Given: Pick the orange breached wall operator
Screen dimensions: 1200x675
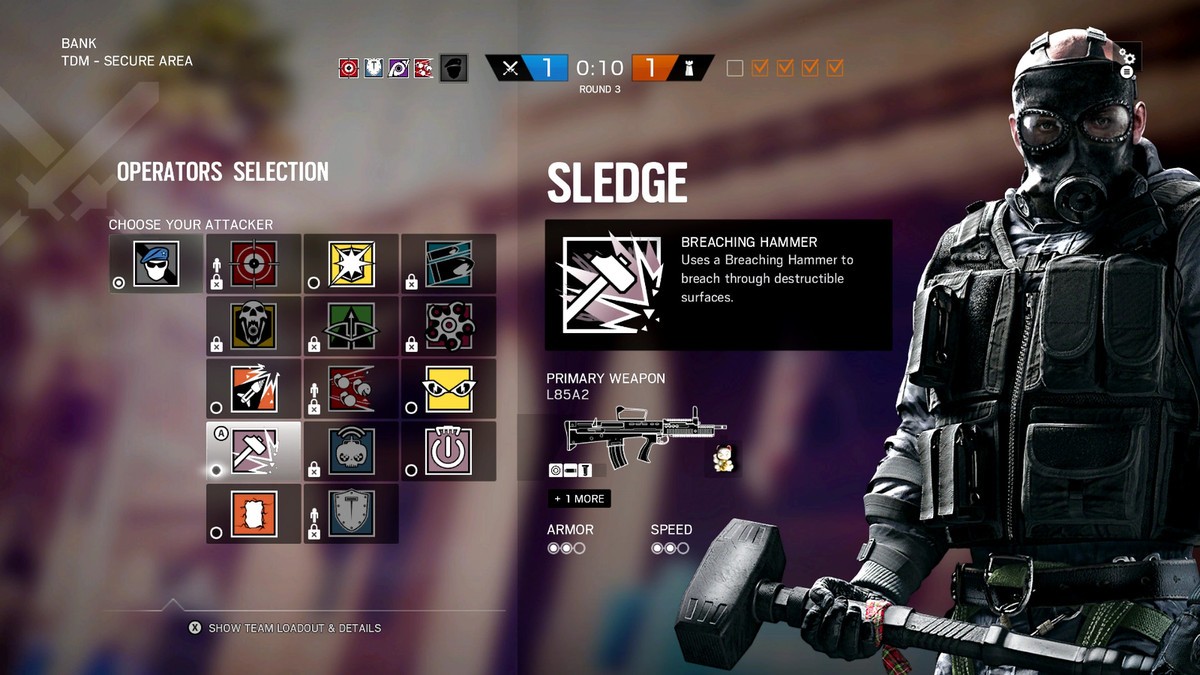Looking at the screenshot, I should [254, 513].
